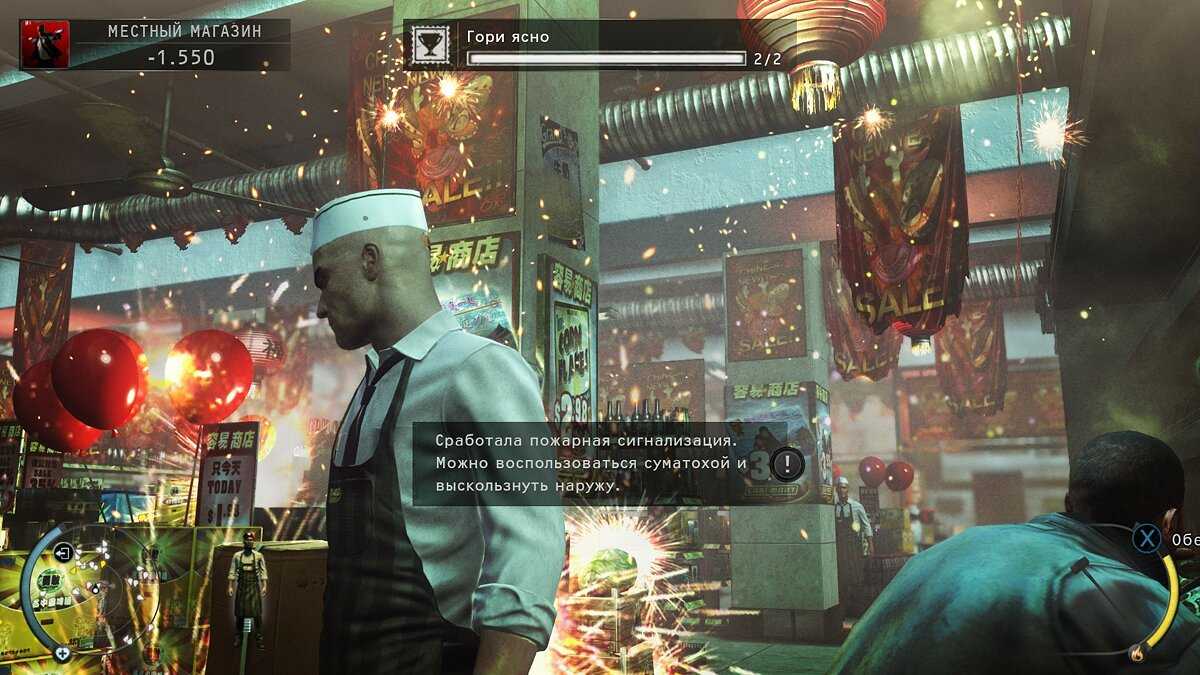Click the fire alarm hint message box
Viewport: 1200px width, 675px height.
point(598,464)
